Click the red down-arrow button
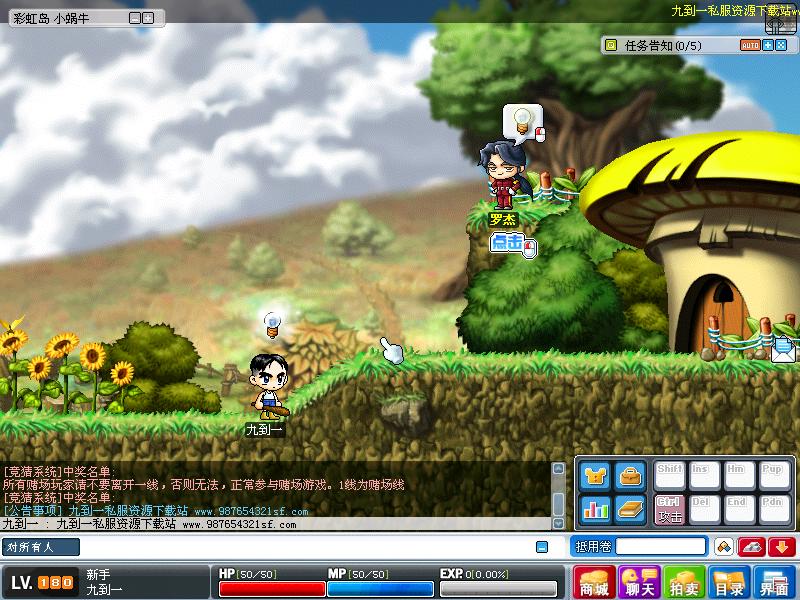The image size is (800, 600). pos(781,546)
